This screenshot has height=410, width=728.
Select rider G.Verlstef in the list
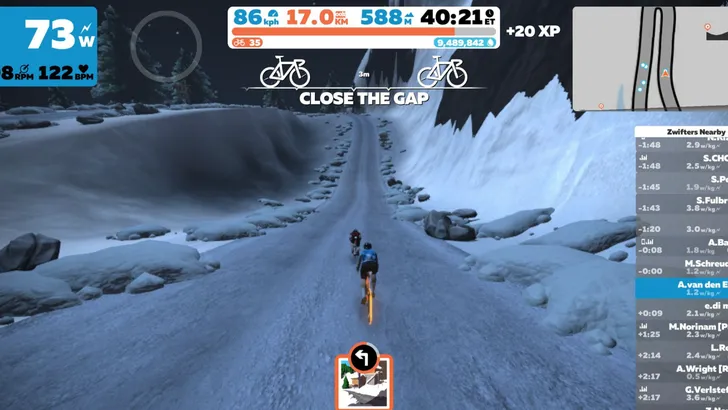click(x=682, y=394)
